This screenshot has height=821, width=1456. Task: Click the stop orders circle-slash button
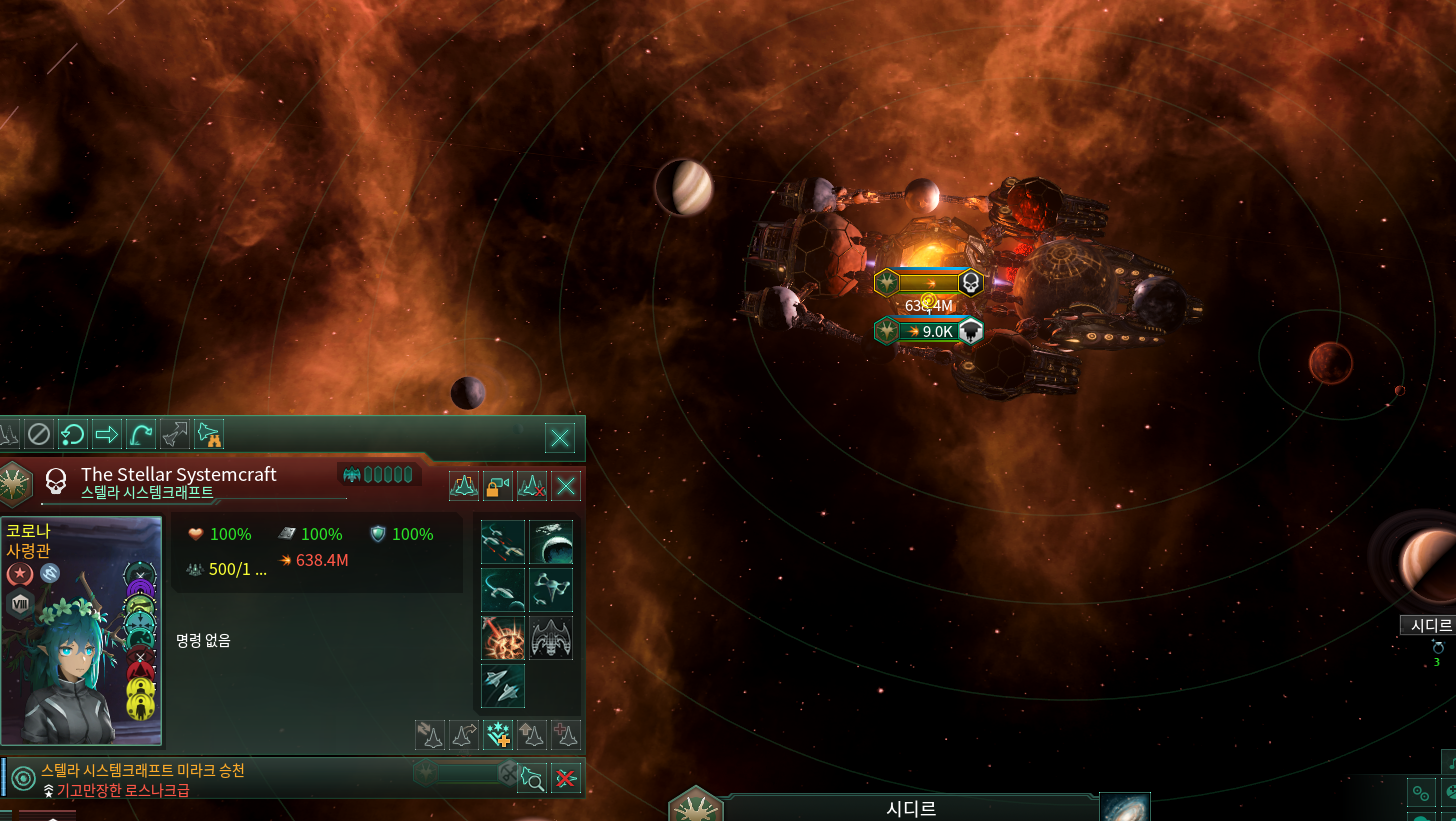[38, 434]
